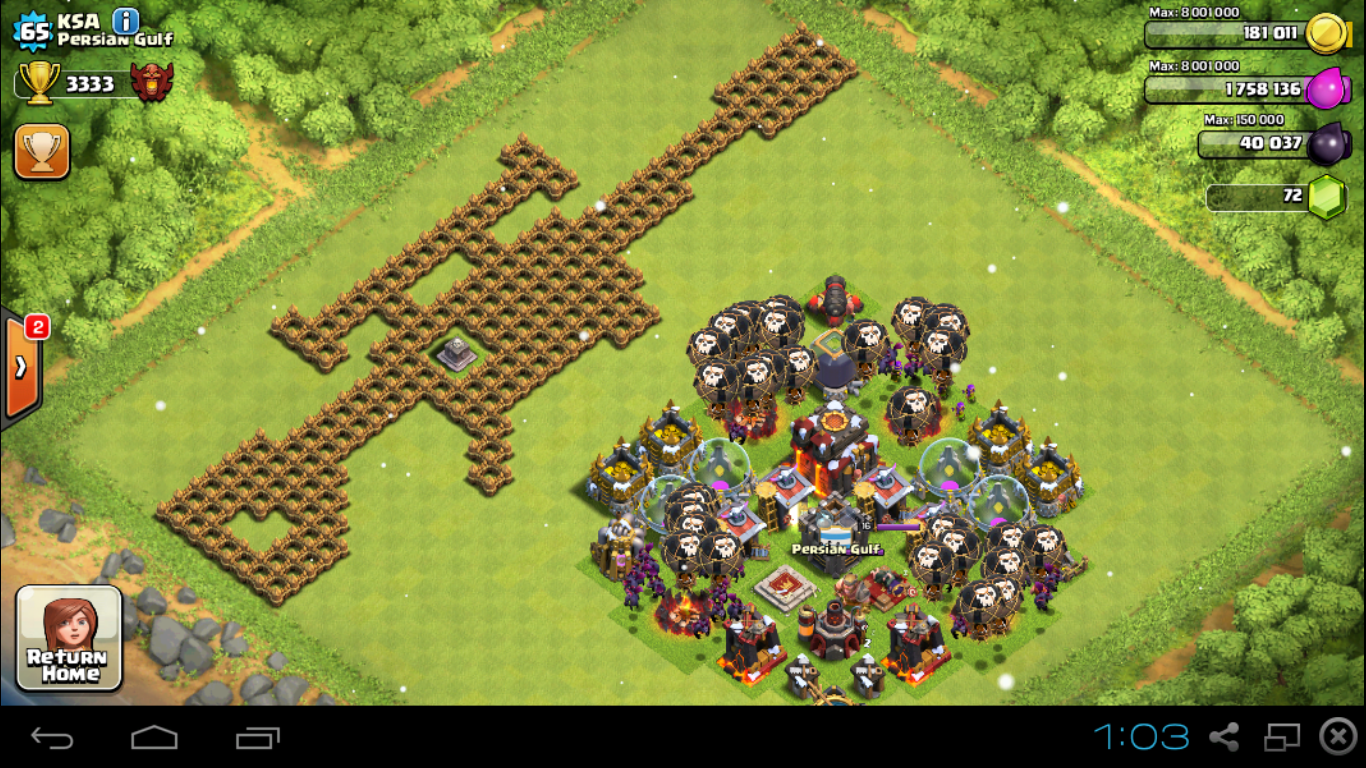1366x768 pixels.
Task: Tap the screen cast icon in system bar
Action: [1281, 738]
